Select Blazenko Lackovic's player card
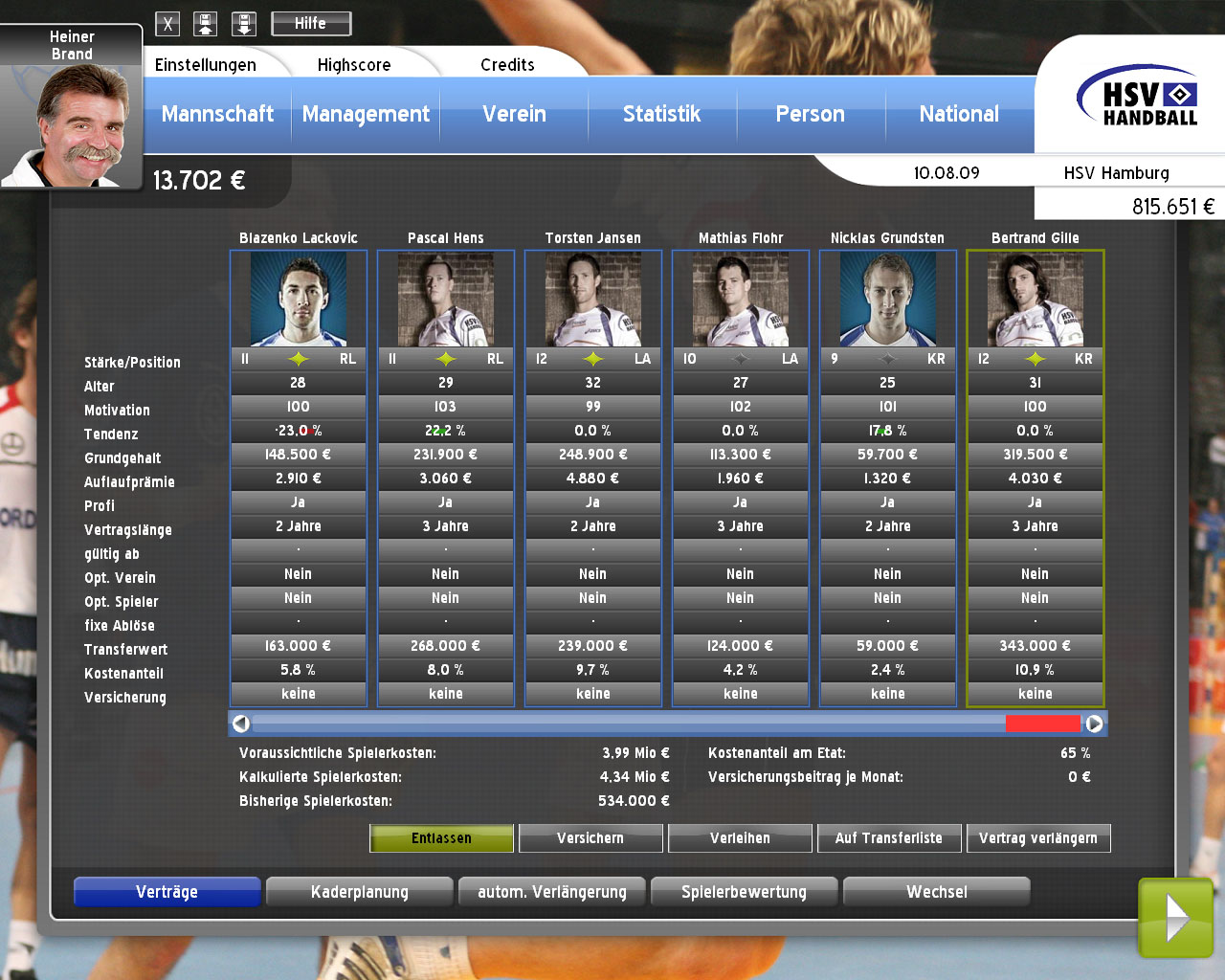The width and height of the screenshot is (1225, 980). pyautogui.click(x=299, y=299)
